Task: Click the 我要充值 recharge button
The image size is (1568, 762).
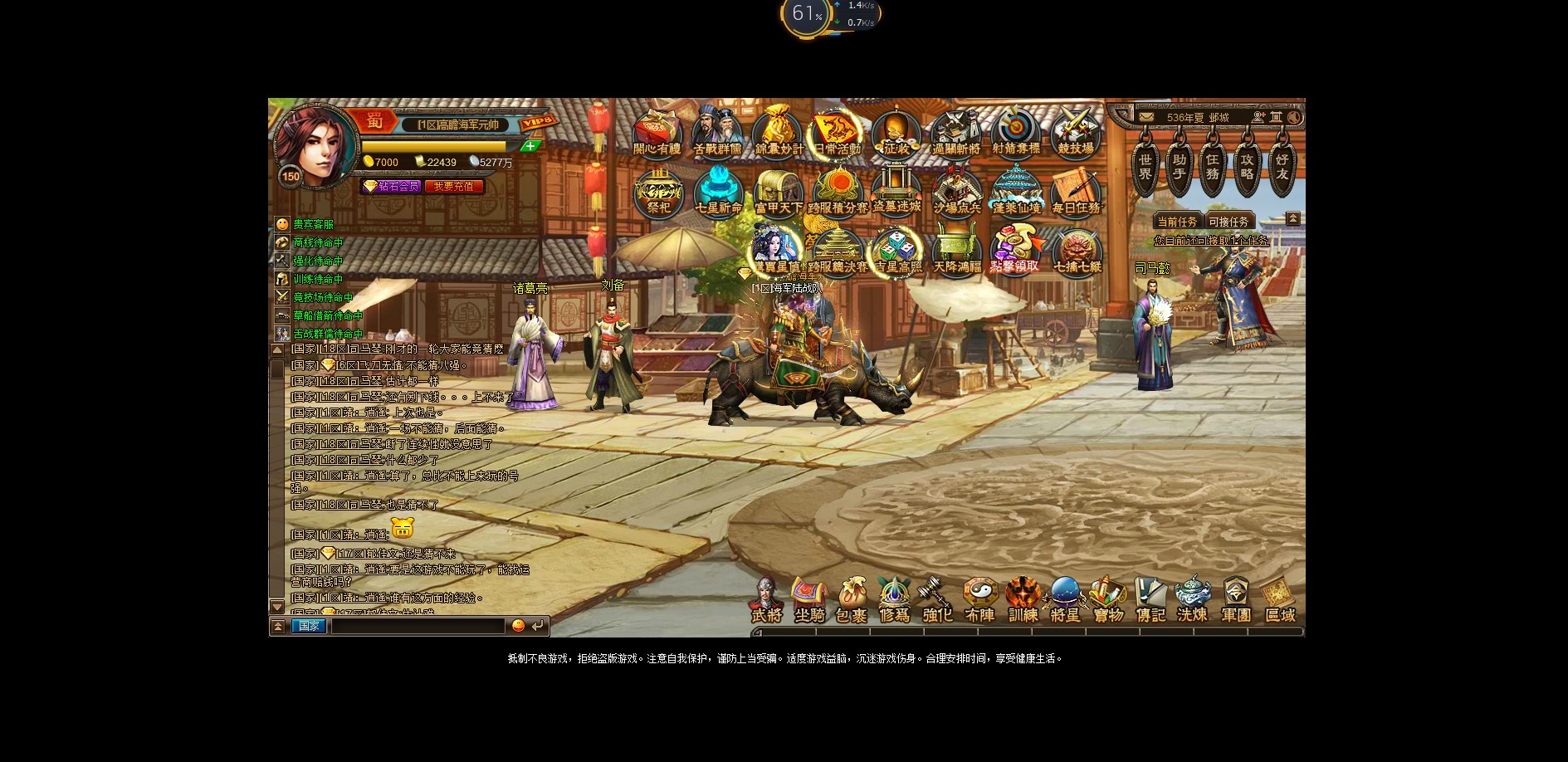Action: pyautogui.click(x=453, y=187)
